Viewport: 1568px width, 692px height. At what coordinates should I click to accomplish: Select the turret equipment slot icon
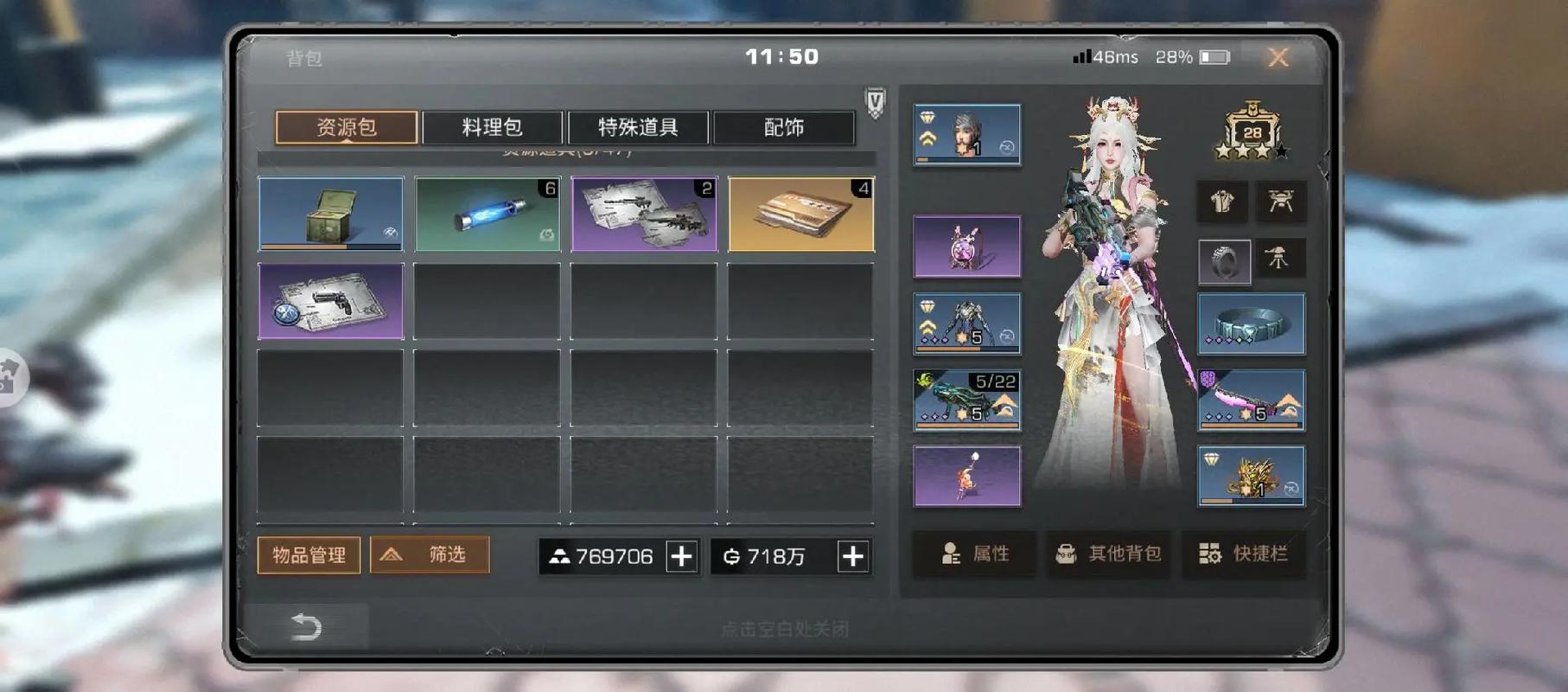(1279, 259)
